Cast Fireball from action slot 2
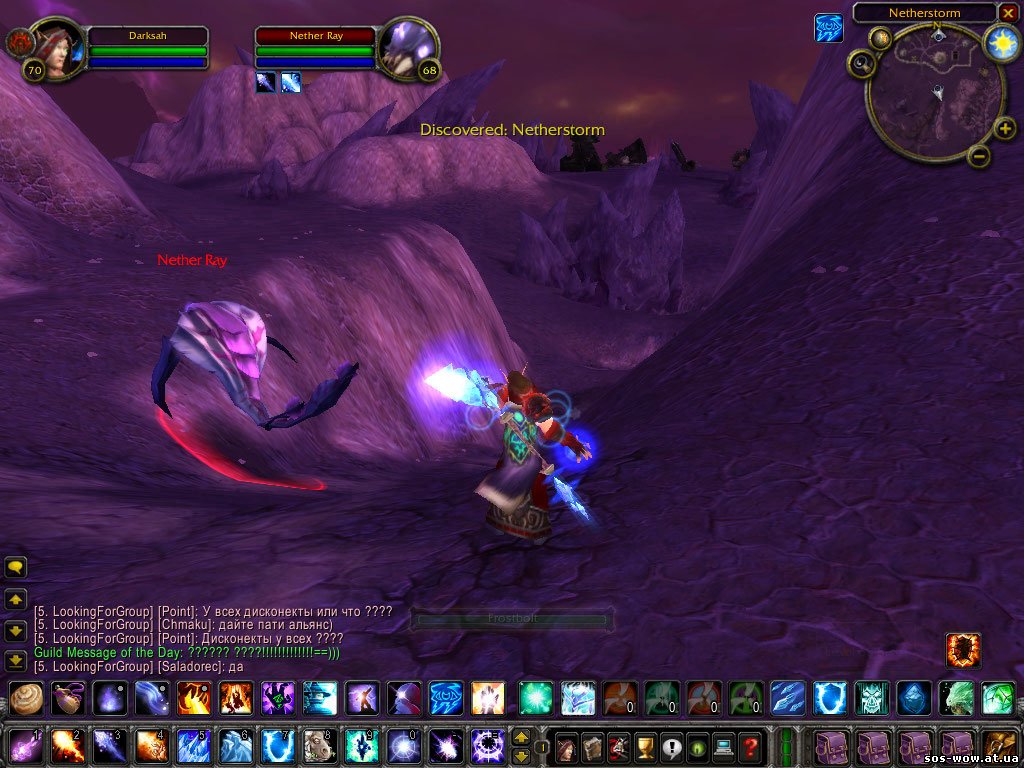The image size is (1024, 768). tap(67, 746)
